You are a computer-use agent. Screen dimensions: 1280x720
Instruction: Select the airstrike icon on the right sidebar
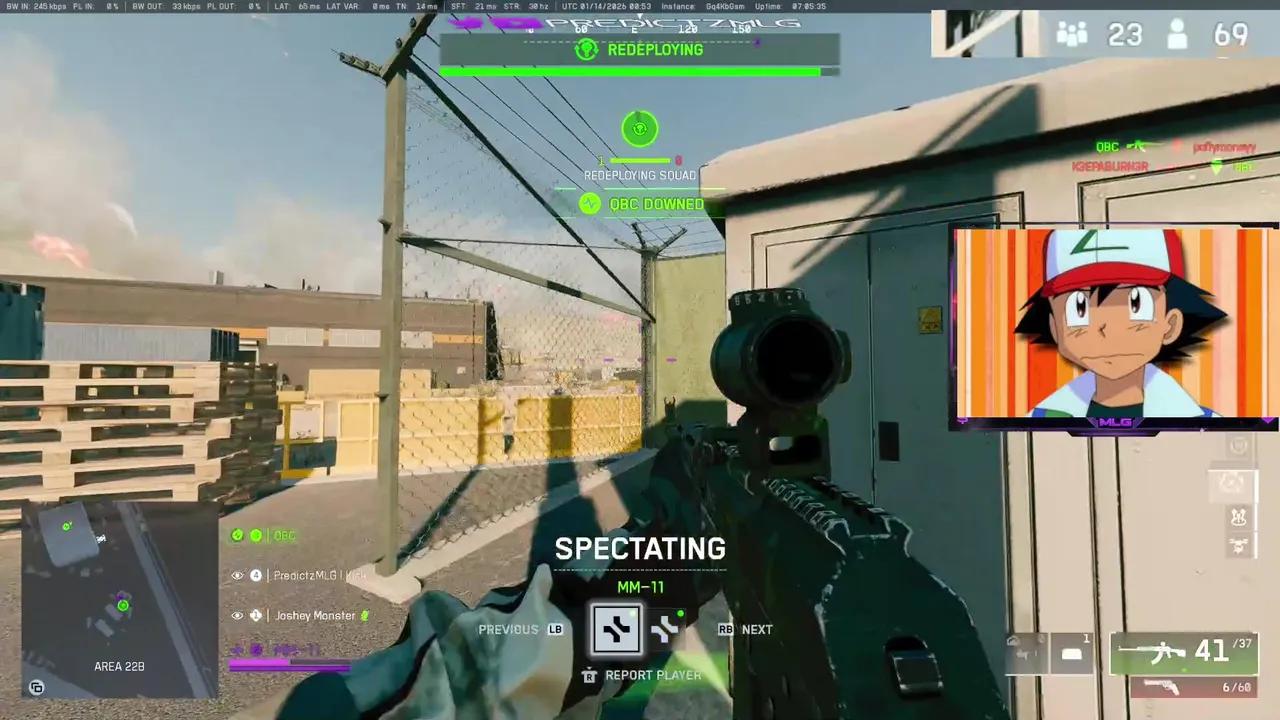click(1238, 545)
